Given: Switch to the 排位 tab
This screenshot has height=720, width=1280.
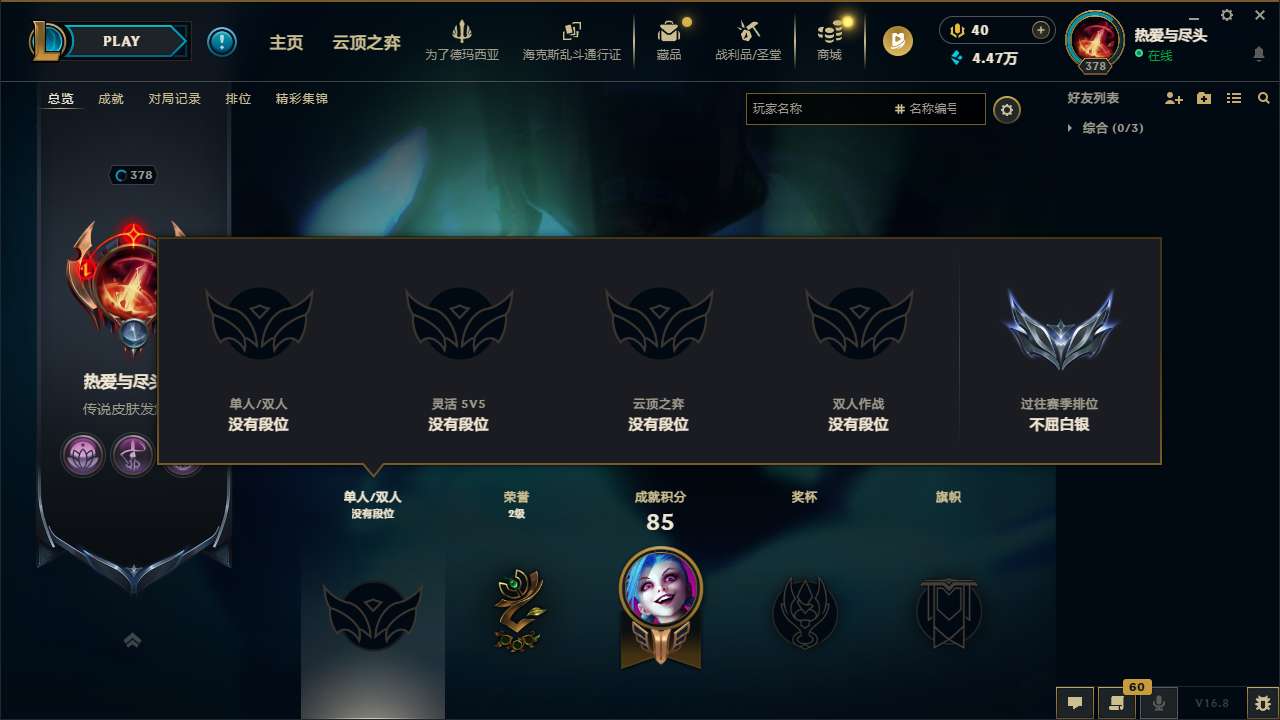Looking at the screenshot, I should (238, 99).
